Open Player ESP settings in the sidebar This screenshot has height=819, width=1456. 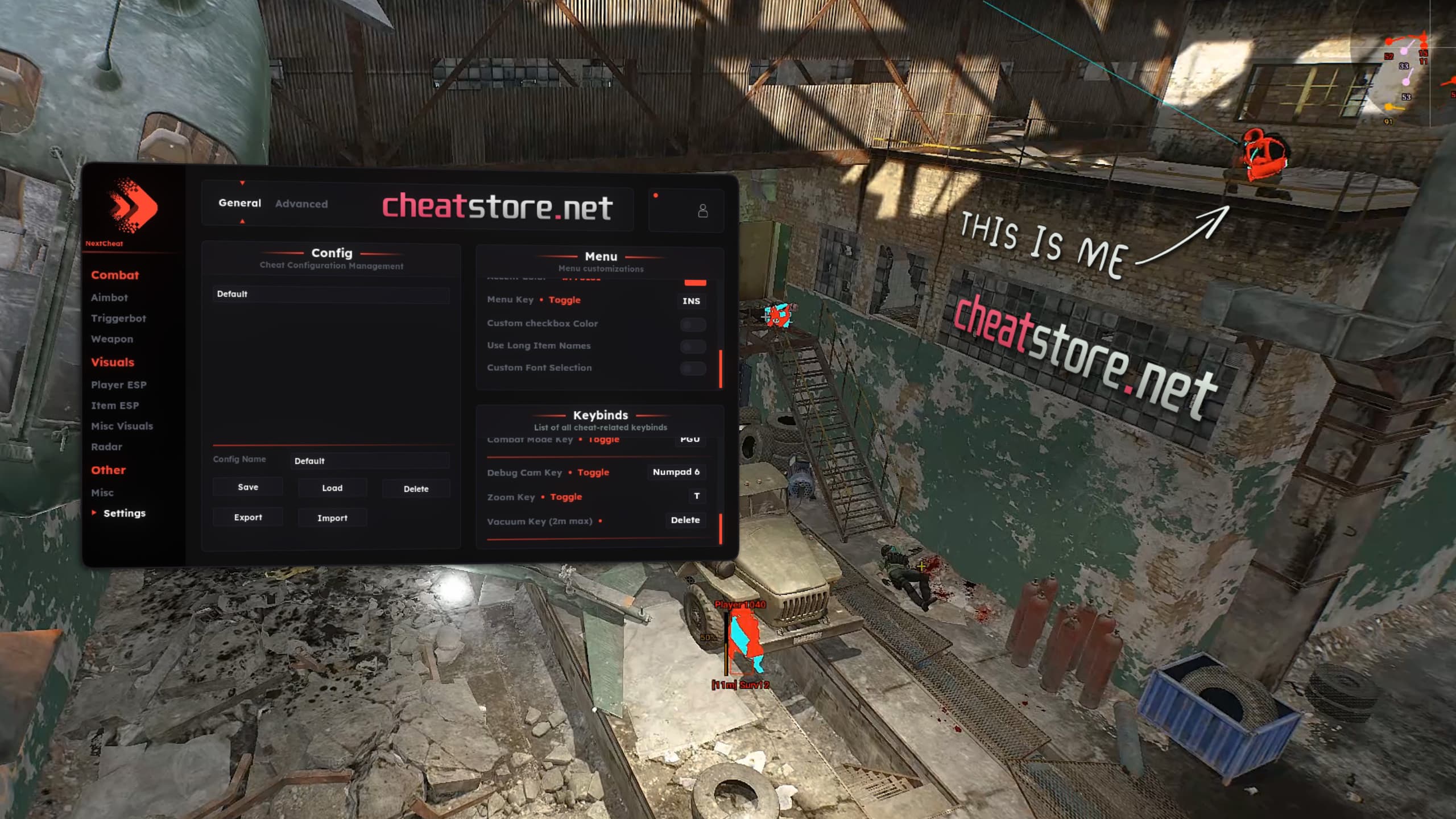tap(119, 384)
